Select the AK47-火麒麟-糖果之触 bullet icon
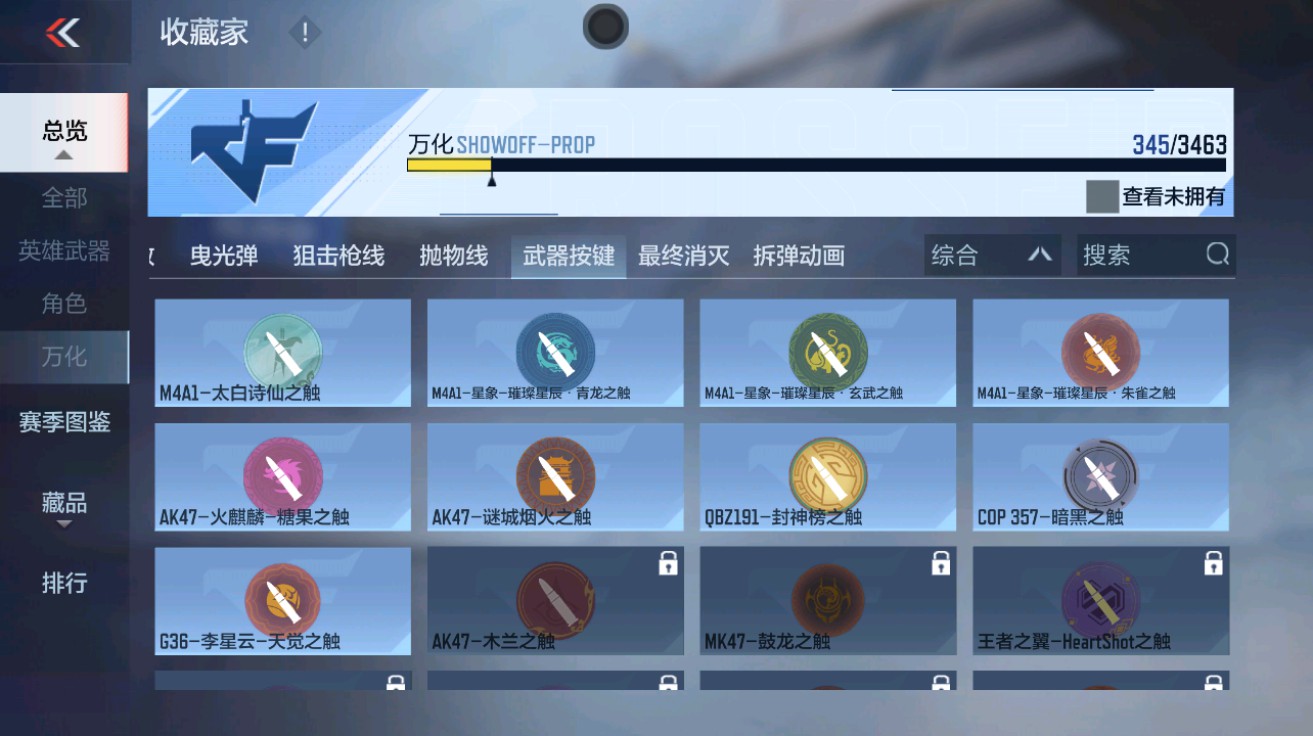1313x736 pixels. [x=283, y=470]
